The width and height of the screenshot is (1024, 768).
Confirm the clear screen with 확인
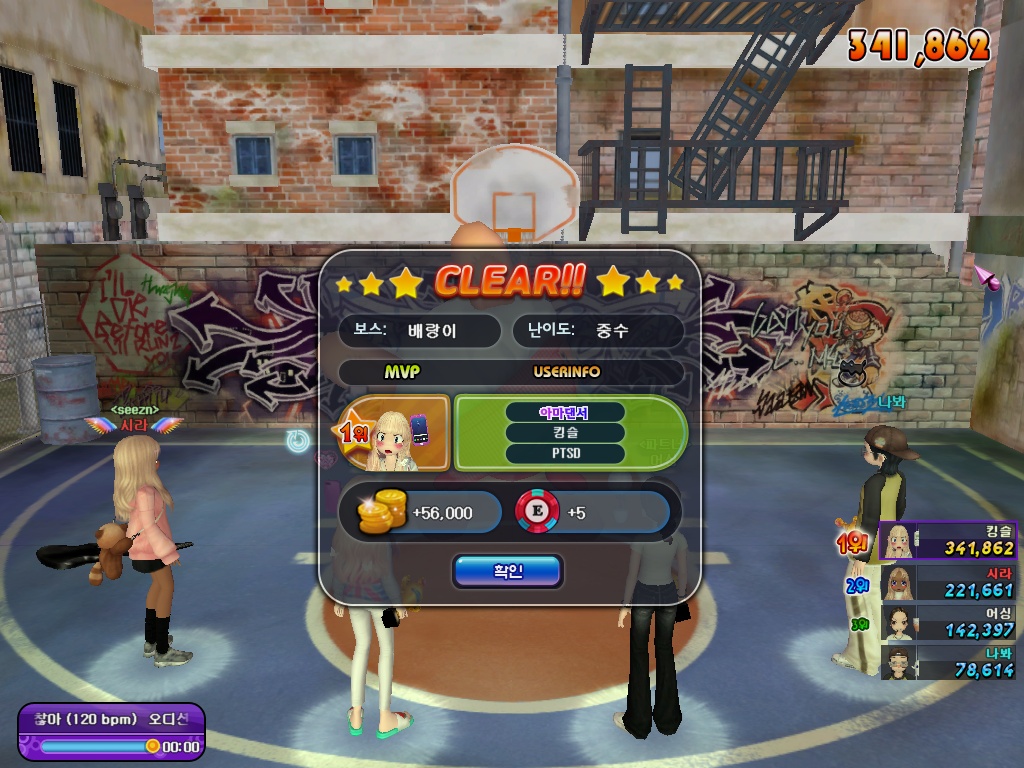coord(507,571)
